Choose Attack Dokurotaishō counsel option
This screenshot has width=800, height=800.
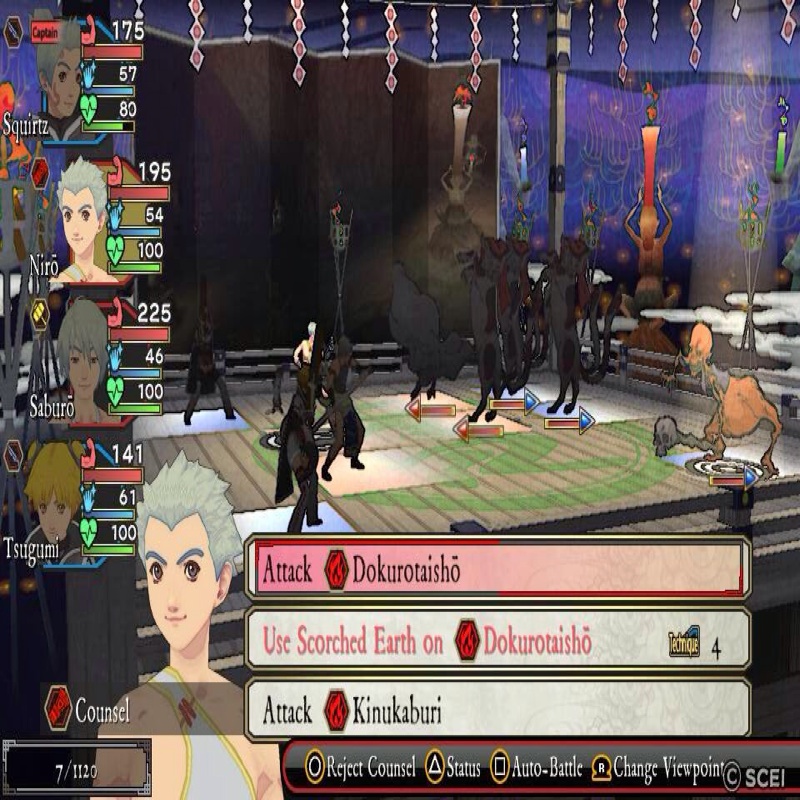click(x=497, y=569)
